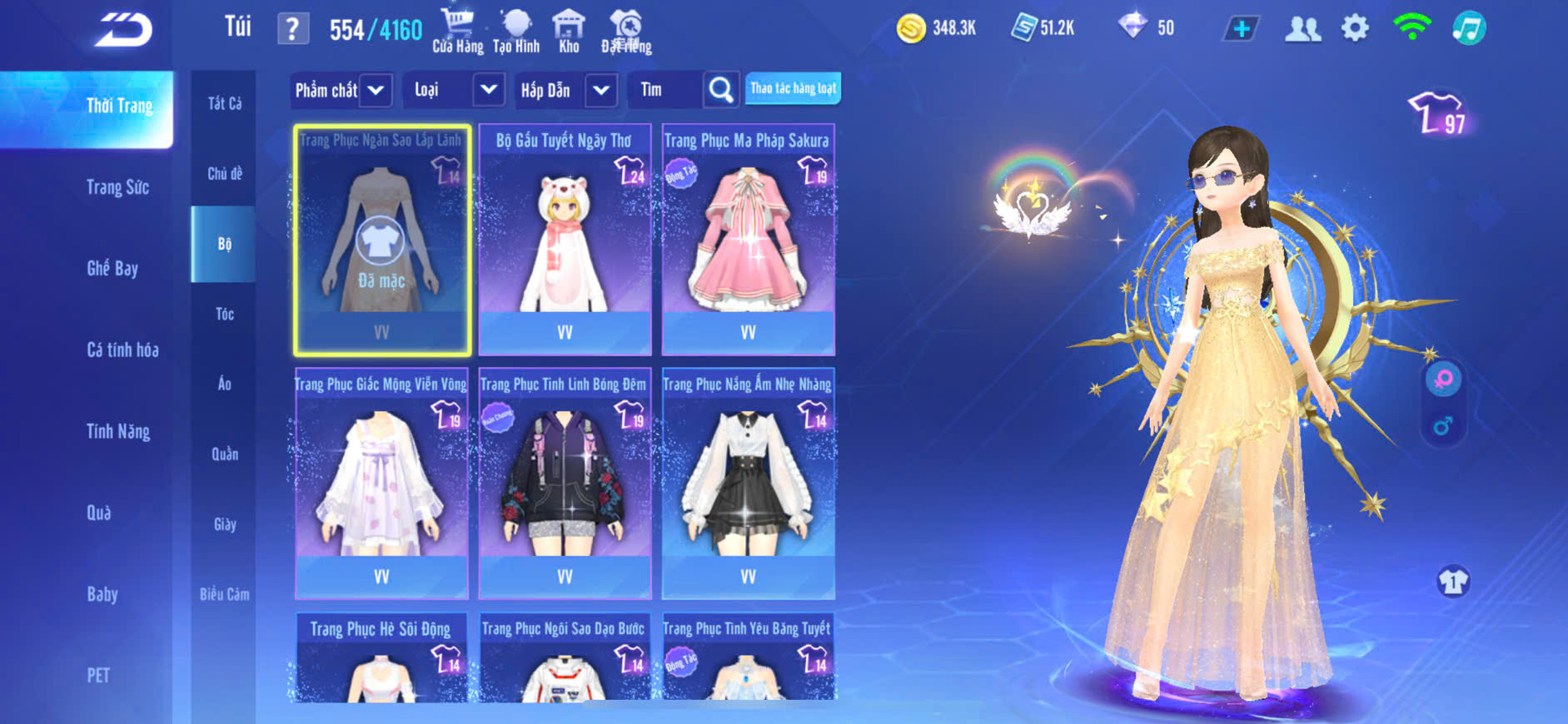Click the magnifying glass search button
1568x724 pixels.
click(x=721, y=90)
